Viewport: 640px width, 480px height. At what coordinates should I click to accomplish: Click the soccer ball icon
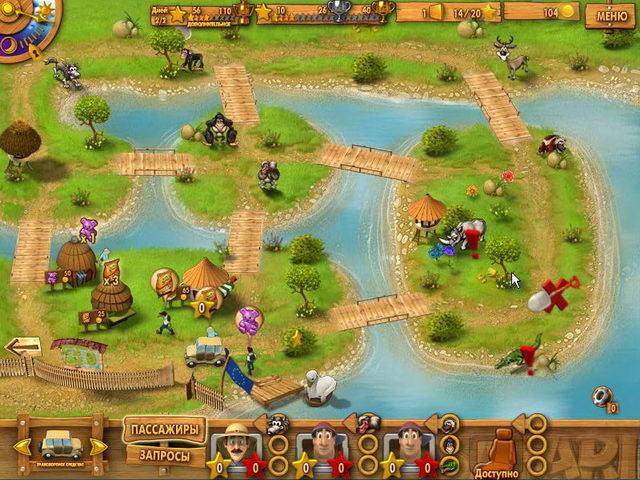point(602,396)
